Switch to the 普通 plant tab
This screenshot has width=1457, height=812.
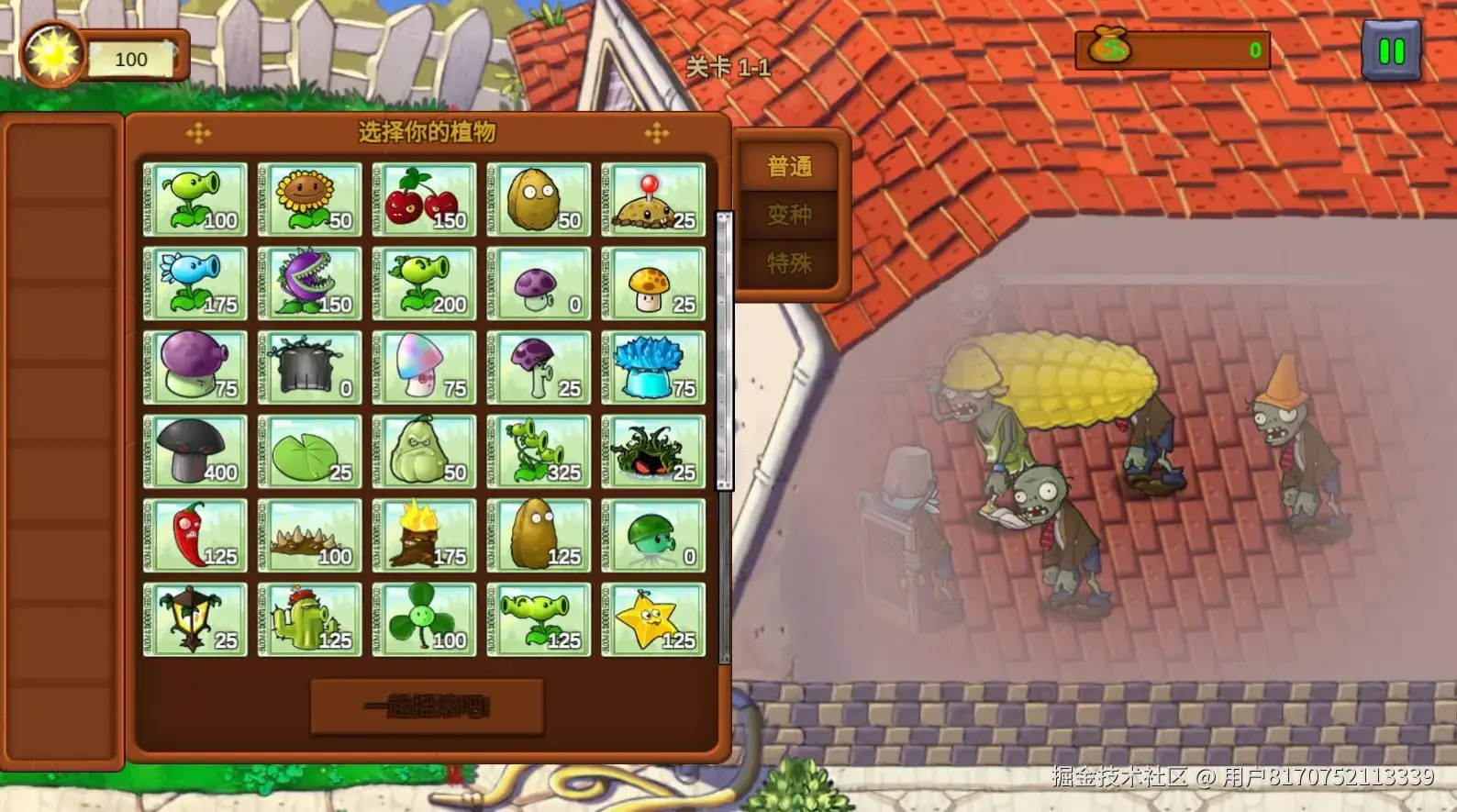coord(789,167)
